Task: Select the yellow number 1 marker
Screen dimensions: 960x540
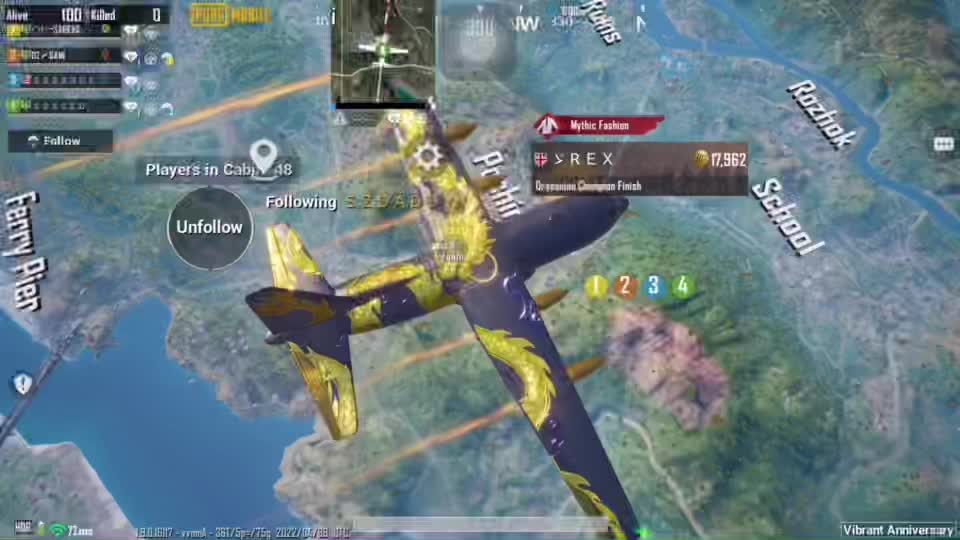Action: pyautogui.click(x=597, y=287)
